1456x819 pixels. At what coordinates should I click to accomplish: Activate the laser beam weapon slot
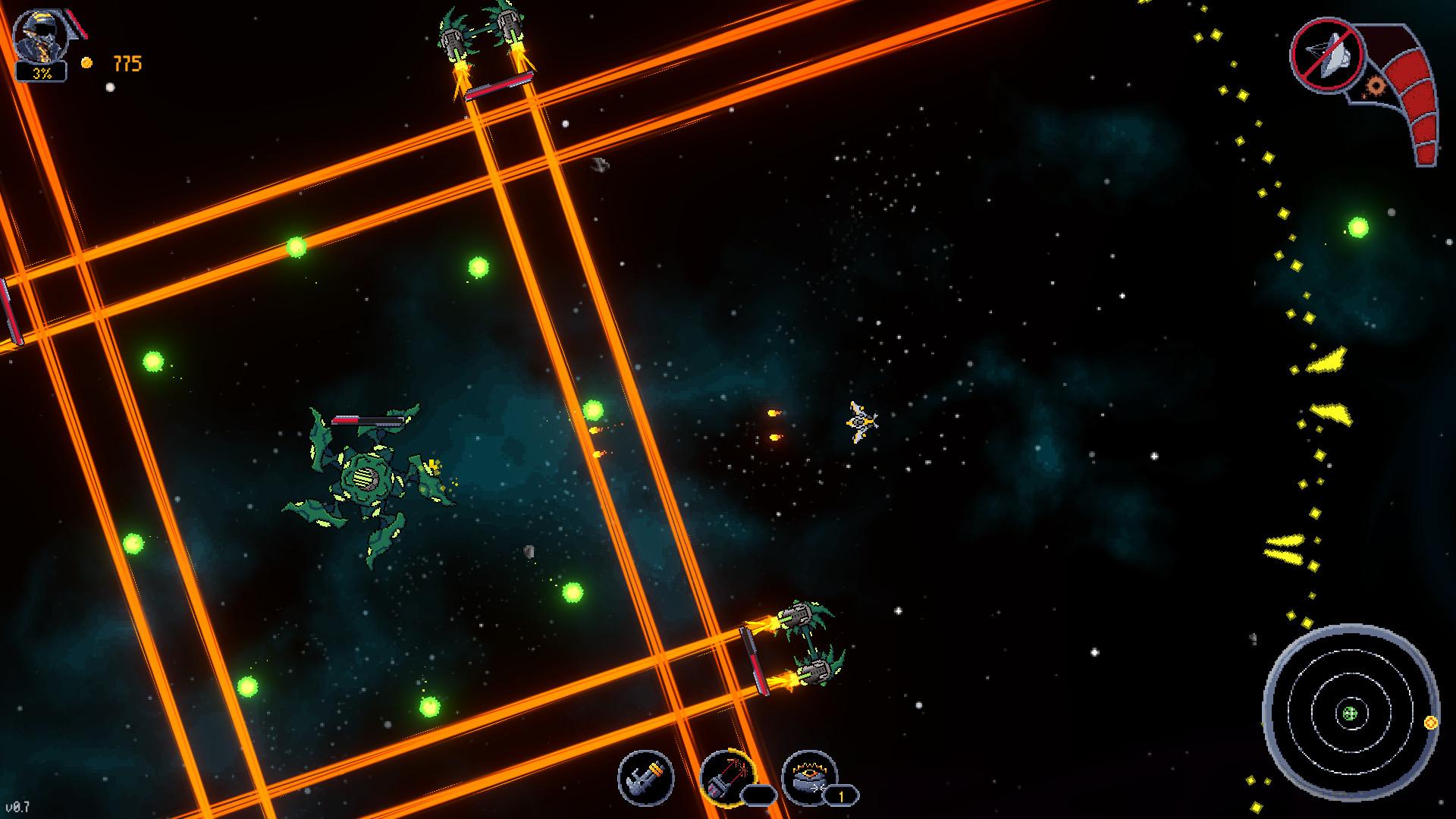click(726, 777)
